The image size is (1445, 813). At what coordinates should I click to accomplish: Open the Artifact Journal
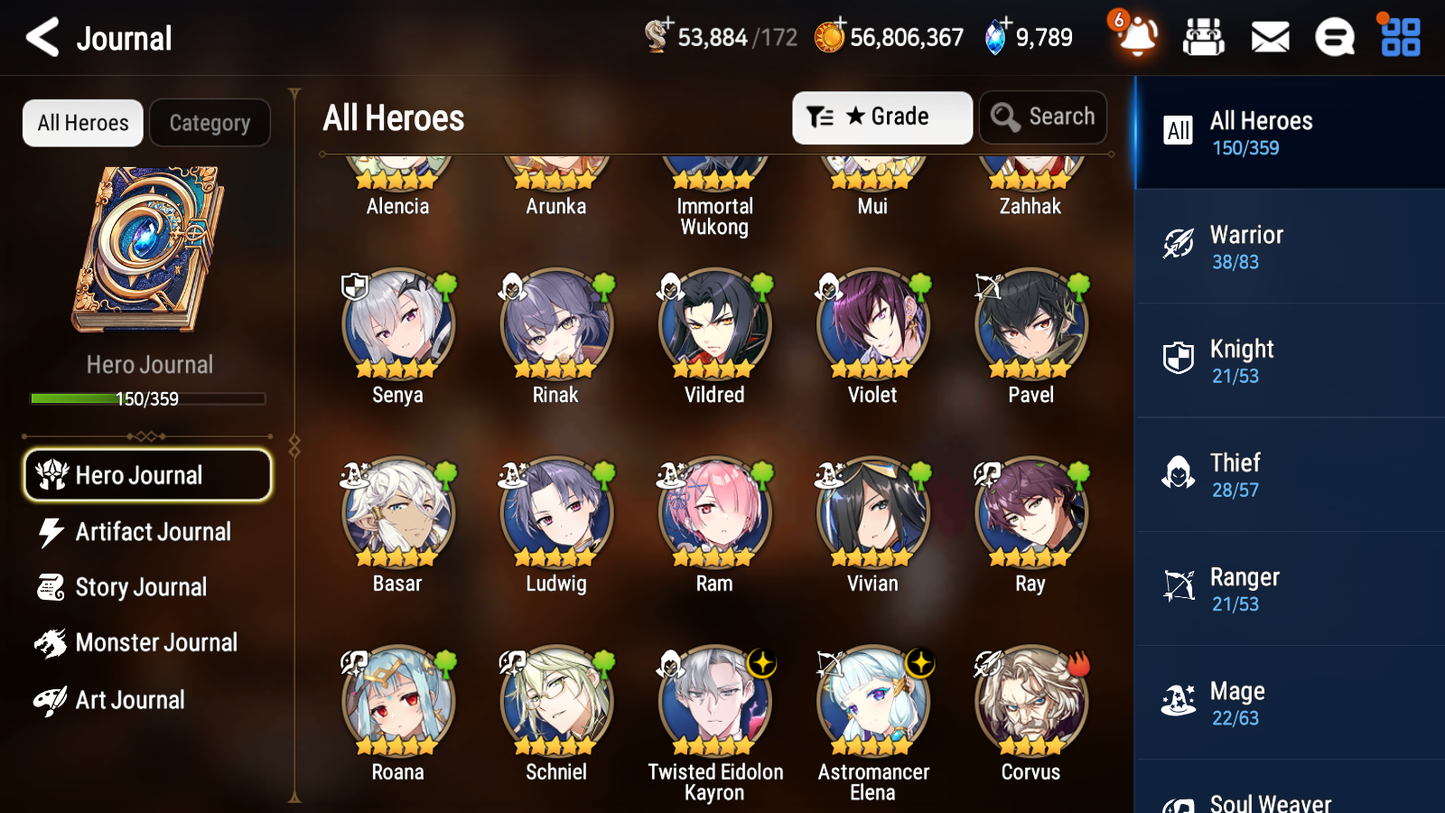point(153,532)
